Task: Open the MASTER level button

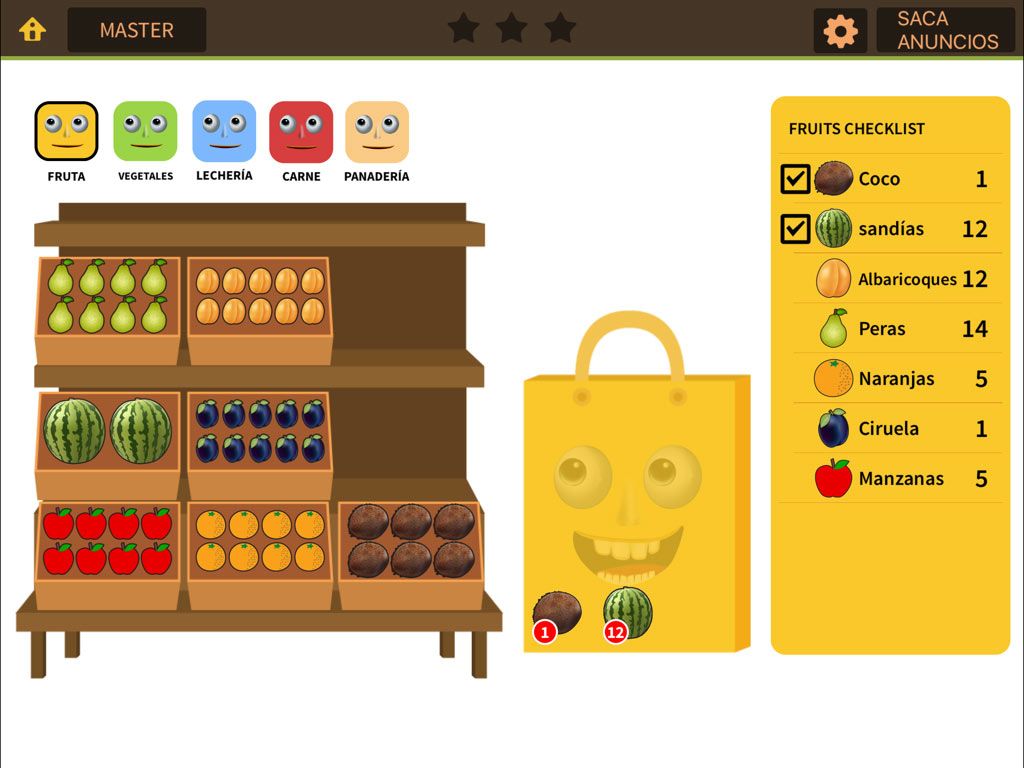Action: [137, 30]
